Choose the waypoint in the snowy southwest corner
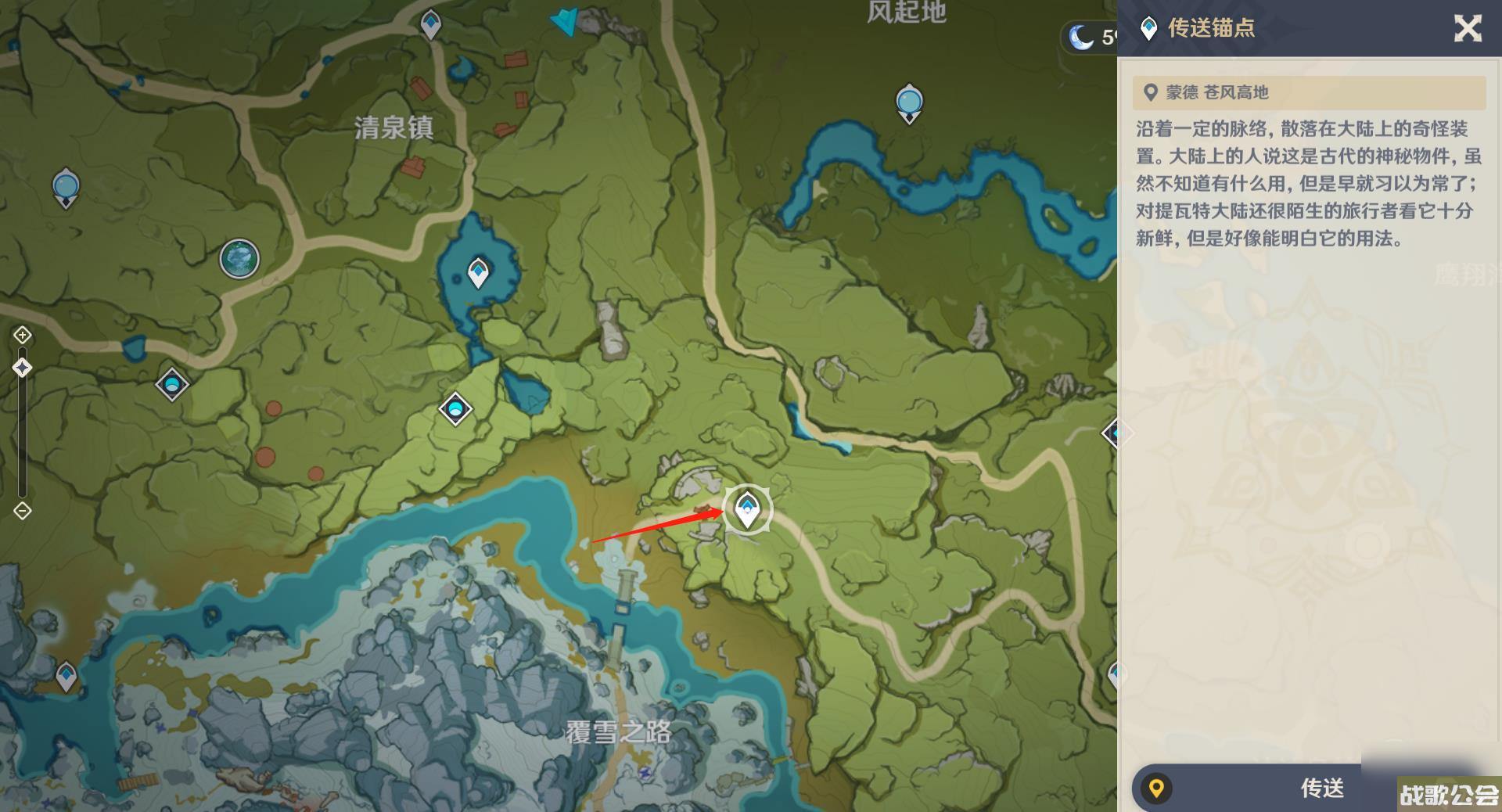 [66, 676]
